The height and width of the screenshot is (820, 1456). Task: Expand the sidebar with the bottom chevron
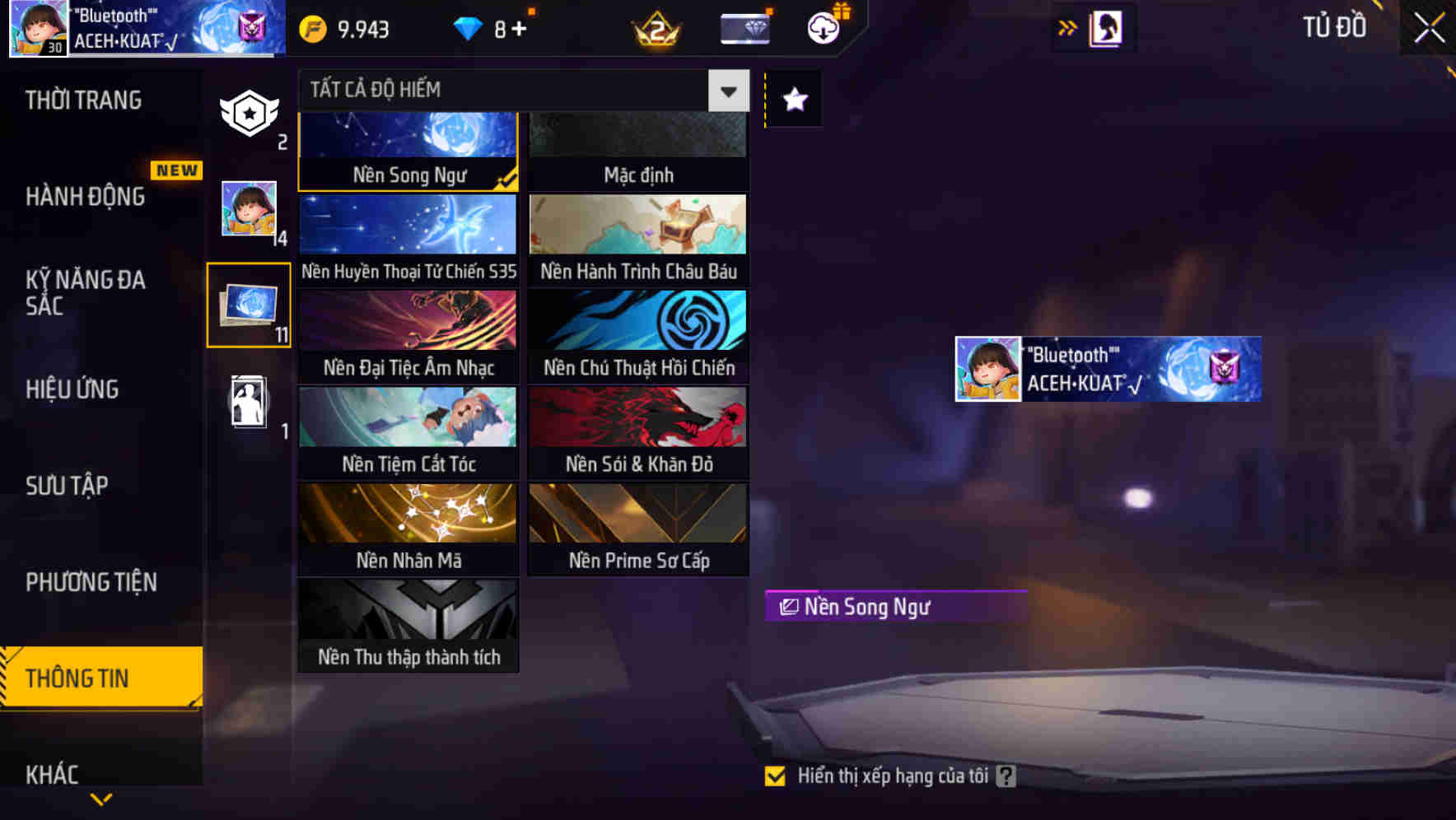[x=101, y=797]
